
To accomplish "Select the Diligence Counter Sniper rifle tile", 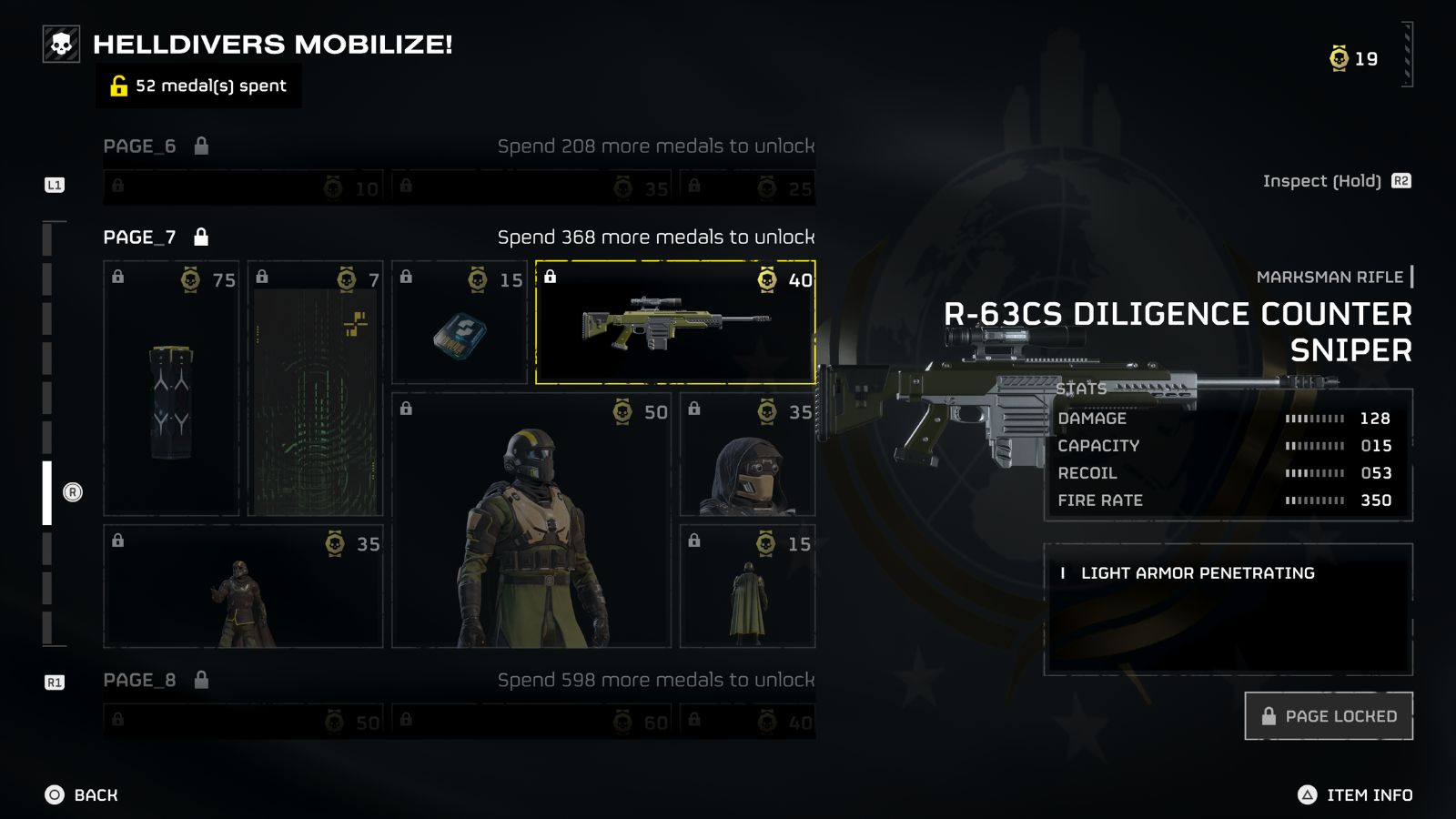I will click(674, 323).
